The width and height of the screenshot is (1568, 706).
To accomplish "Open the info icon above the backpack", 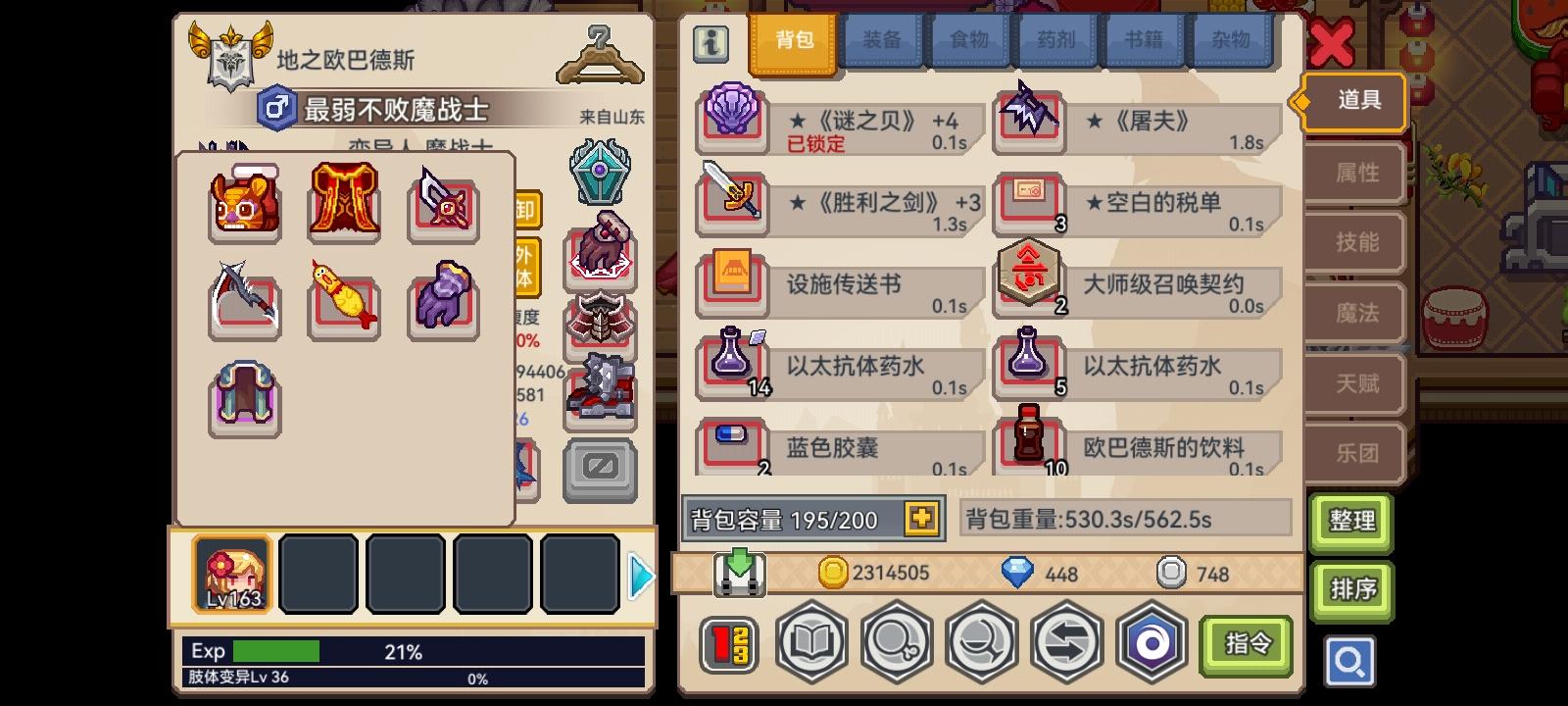I will 710,44.
